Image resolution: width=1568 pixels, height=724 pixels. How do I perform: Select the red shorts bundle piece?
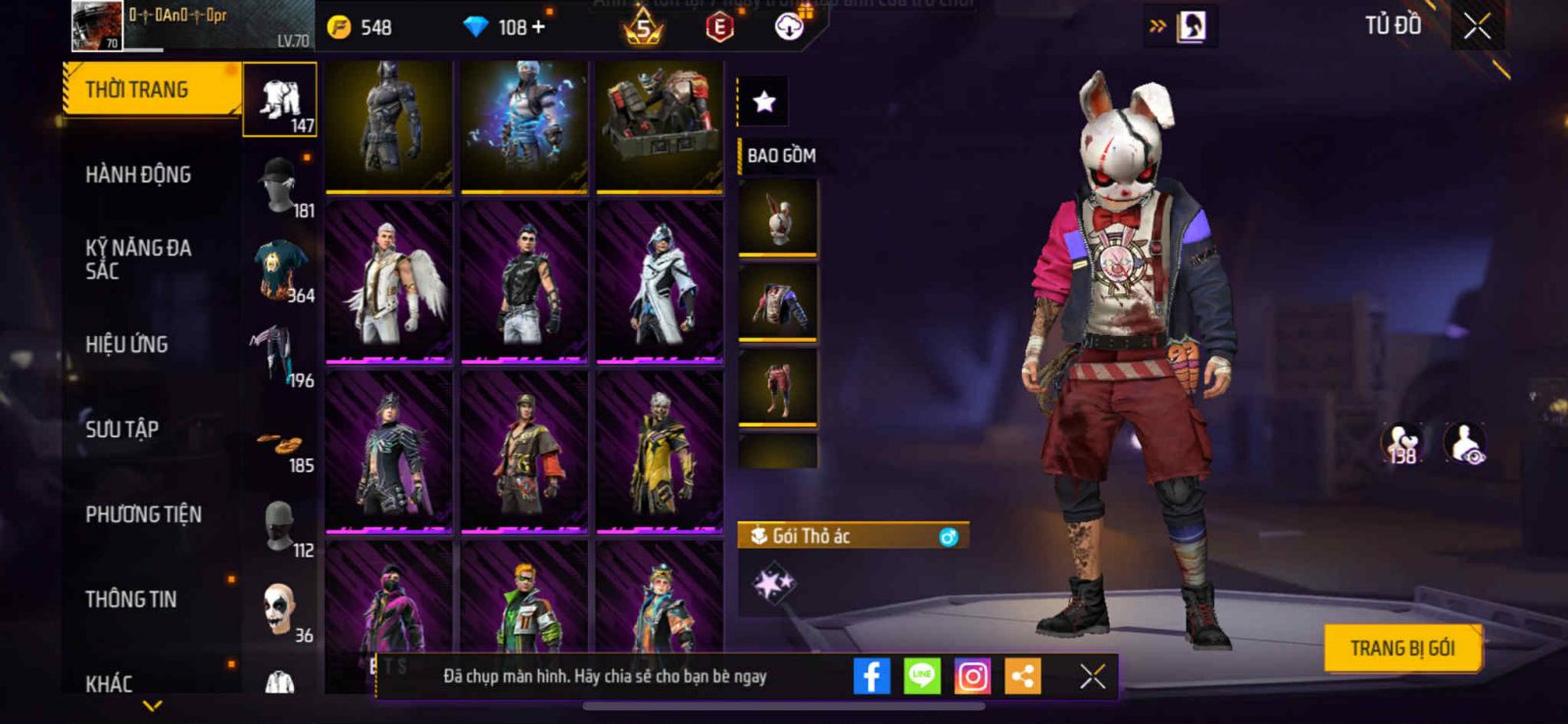pos(777,387)
